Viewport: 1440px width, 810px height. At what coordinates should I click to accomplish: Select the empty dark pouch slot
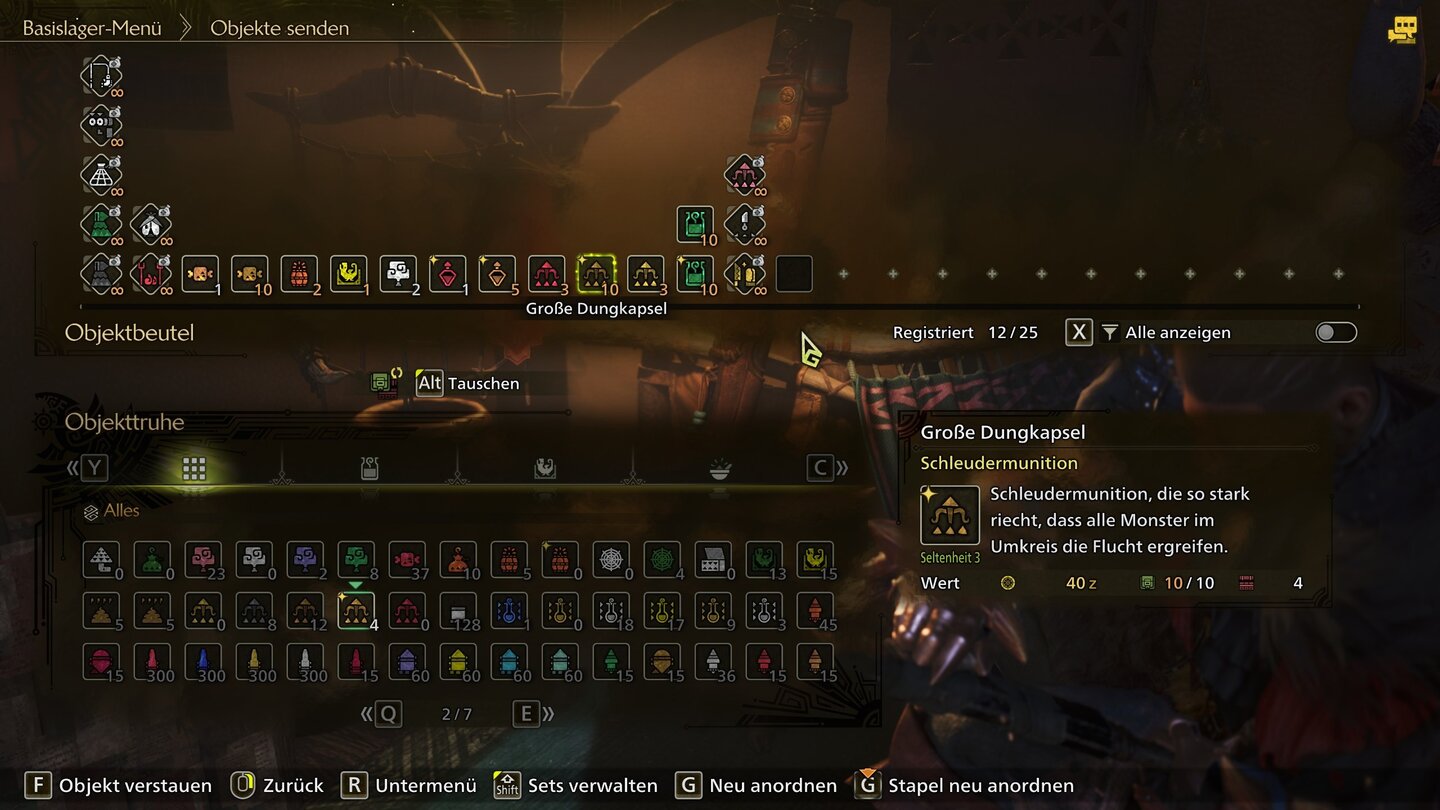[794, 274]
